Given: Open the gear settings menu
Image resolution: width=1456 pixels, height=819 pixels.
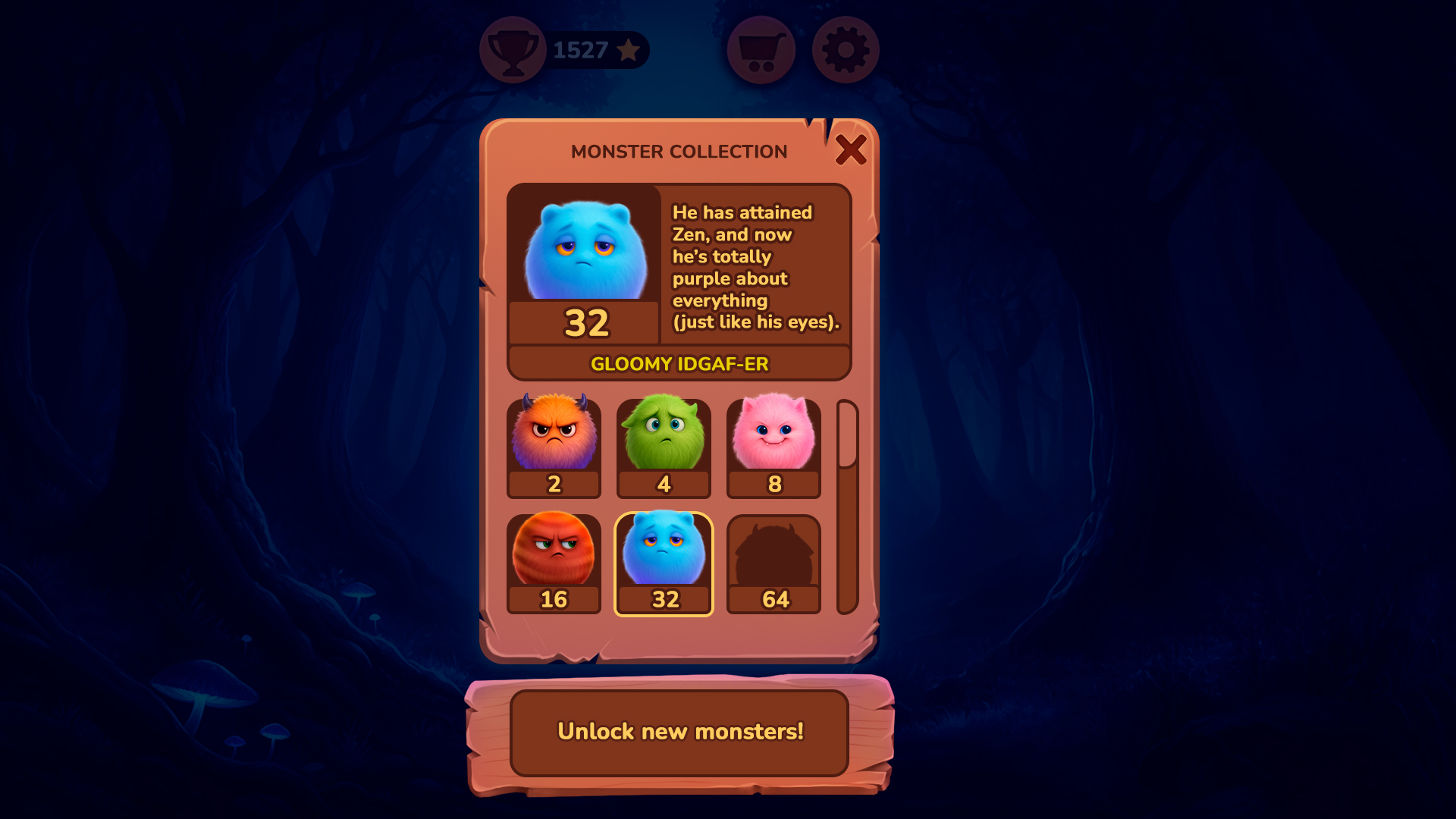Looking at the screenshot, I should click(x=846, y=50).
